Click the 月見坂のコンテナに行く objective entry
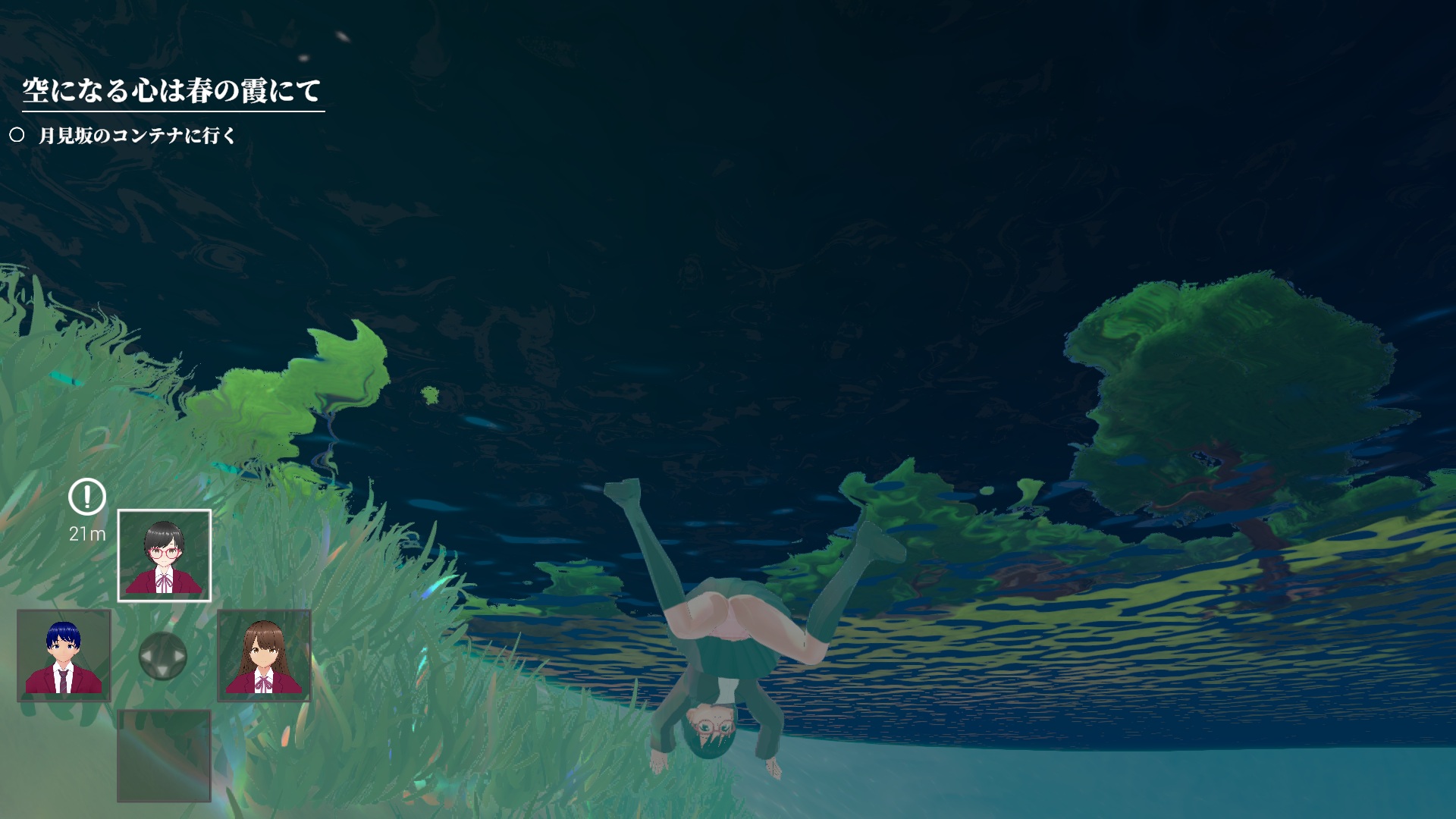Viewport: 1456px width, 819px height. 136,136
